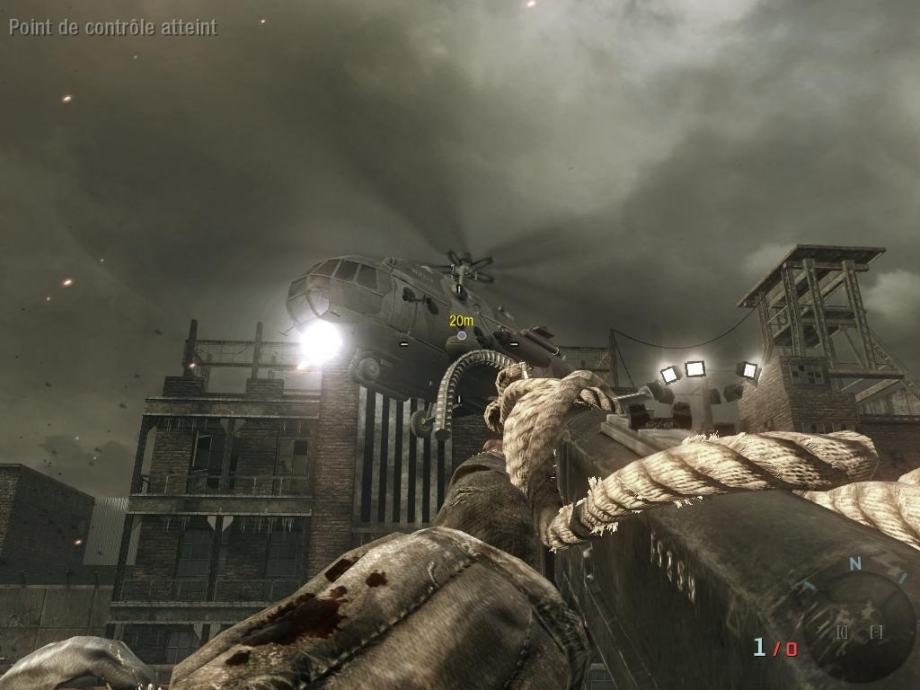Select the 20m objective distance marker
The height and width of the screenshot is (690, 920).
click(461, 321)
